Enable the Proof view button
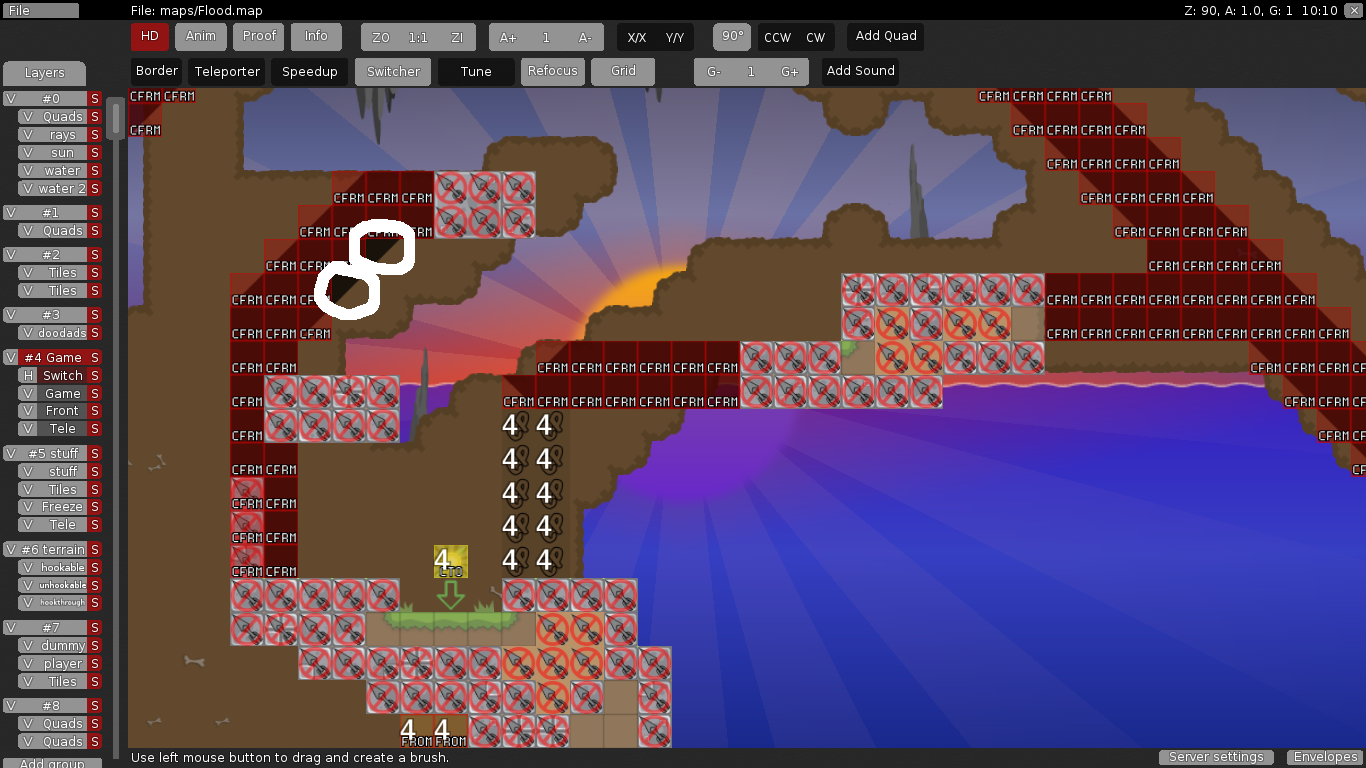Screen dimensions: 1366x768 [x=259, y=37]
